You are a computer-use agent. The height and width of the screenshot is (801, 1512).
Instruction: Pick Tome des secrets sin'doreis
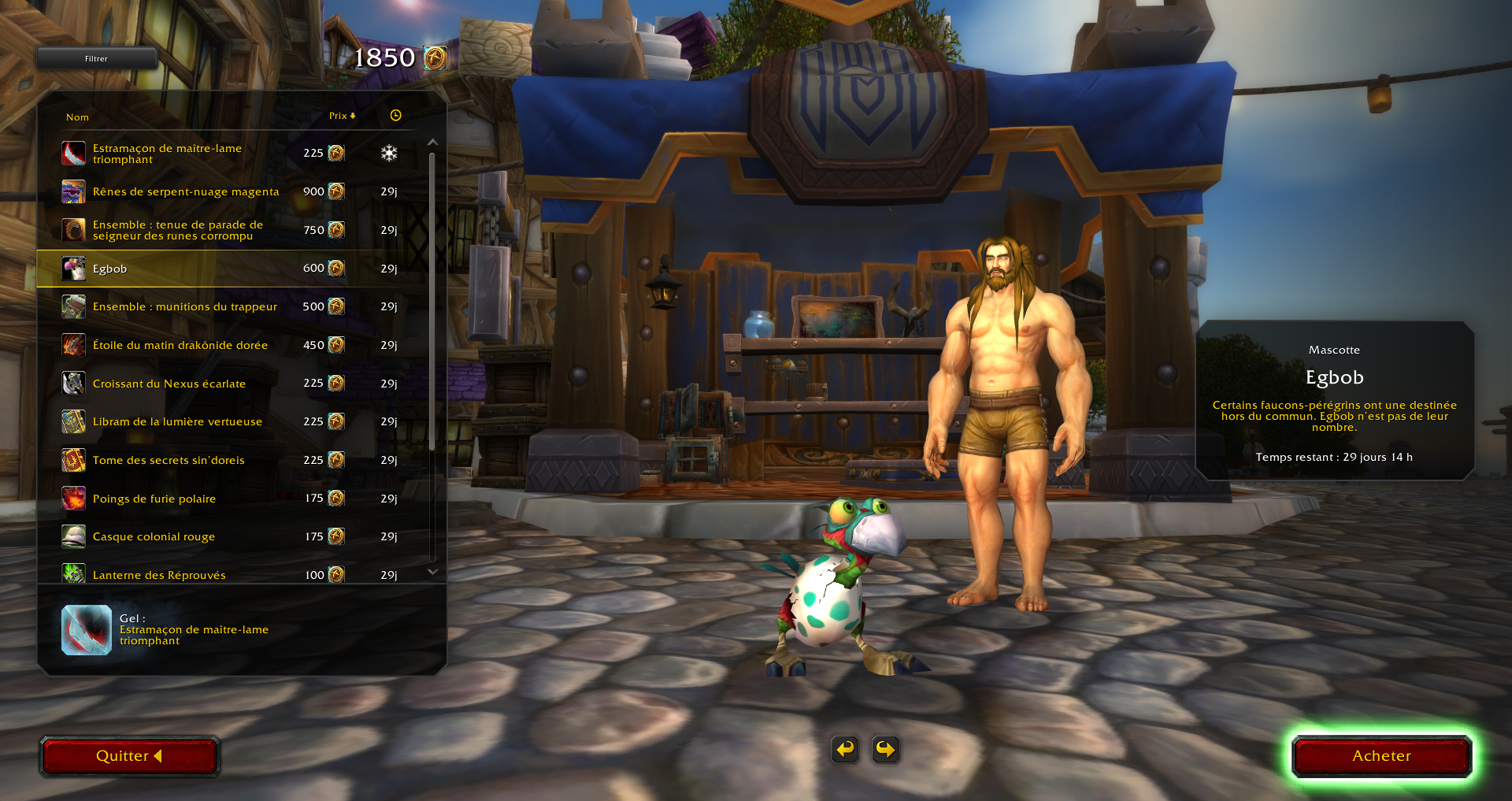click(x=169, y=460)
